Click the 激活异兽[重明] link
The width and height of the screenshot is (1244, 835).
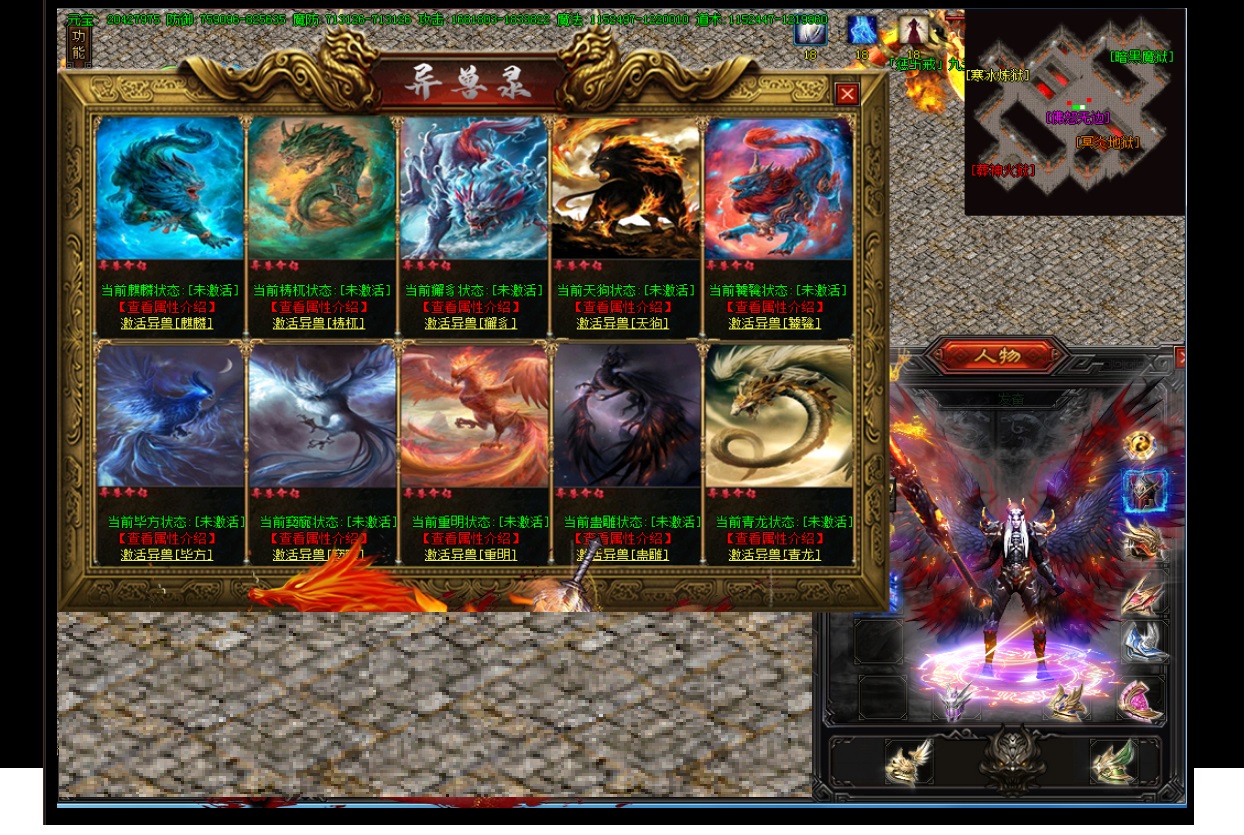point(471,554)
